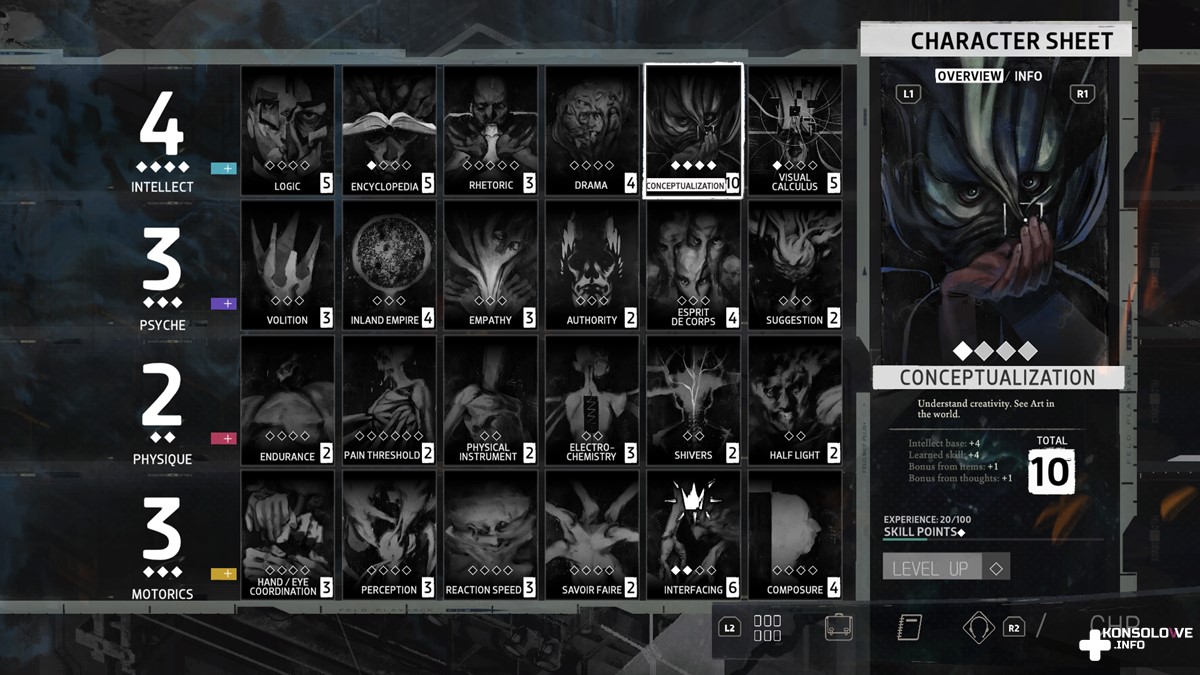Choose the Encyclopedia skill card
1200x675 pixels.
coord(389,130)
